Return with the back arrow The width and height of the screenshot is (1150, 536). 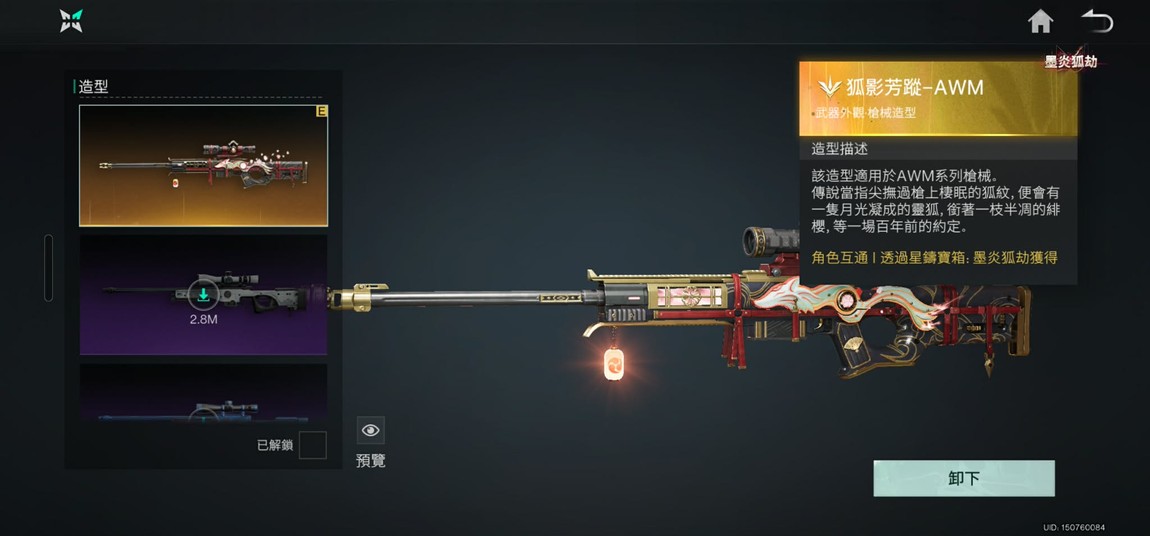(x=1097, y=21)
